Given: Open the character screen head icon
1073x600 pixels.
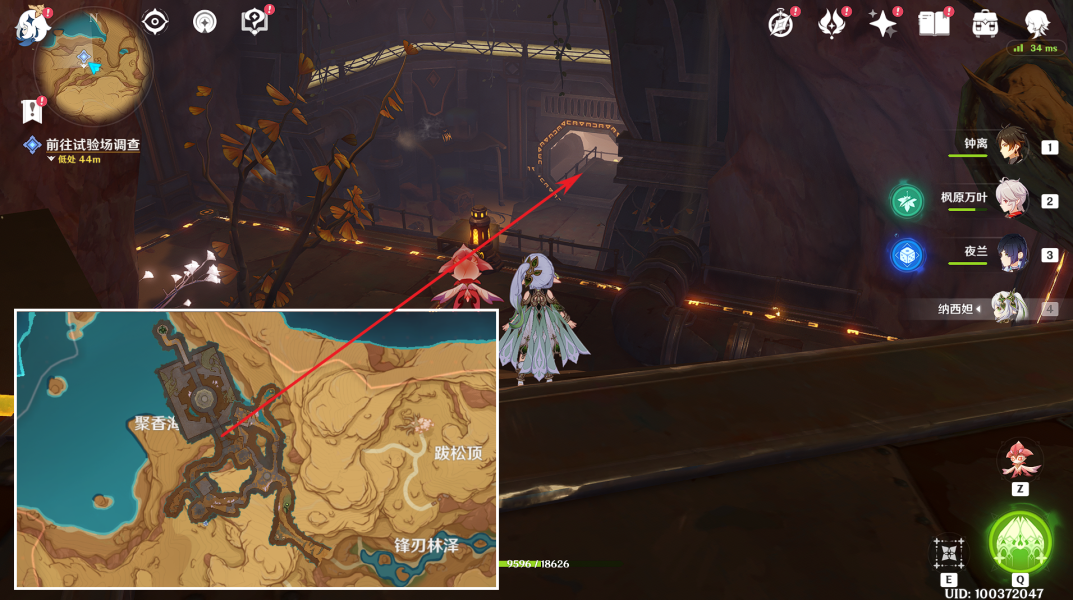Looking at the screenshot, I should (x=1037, y=23).
